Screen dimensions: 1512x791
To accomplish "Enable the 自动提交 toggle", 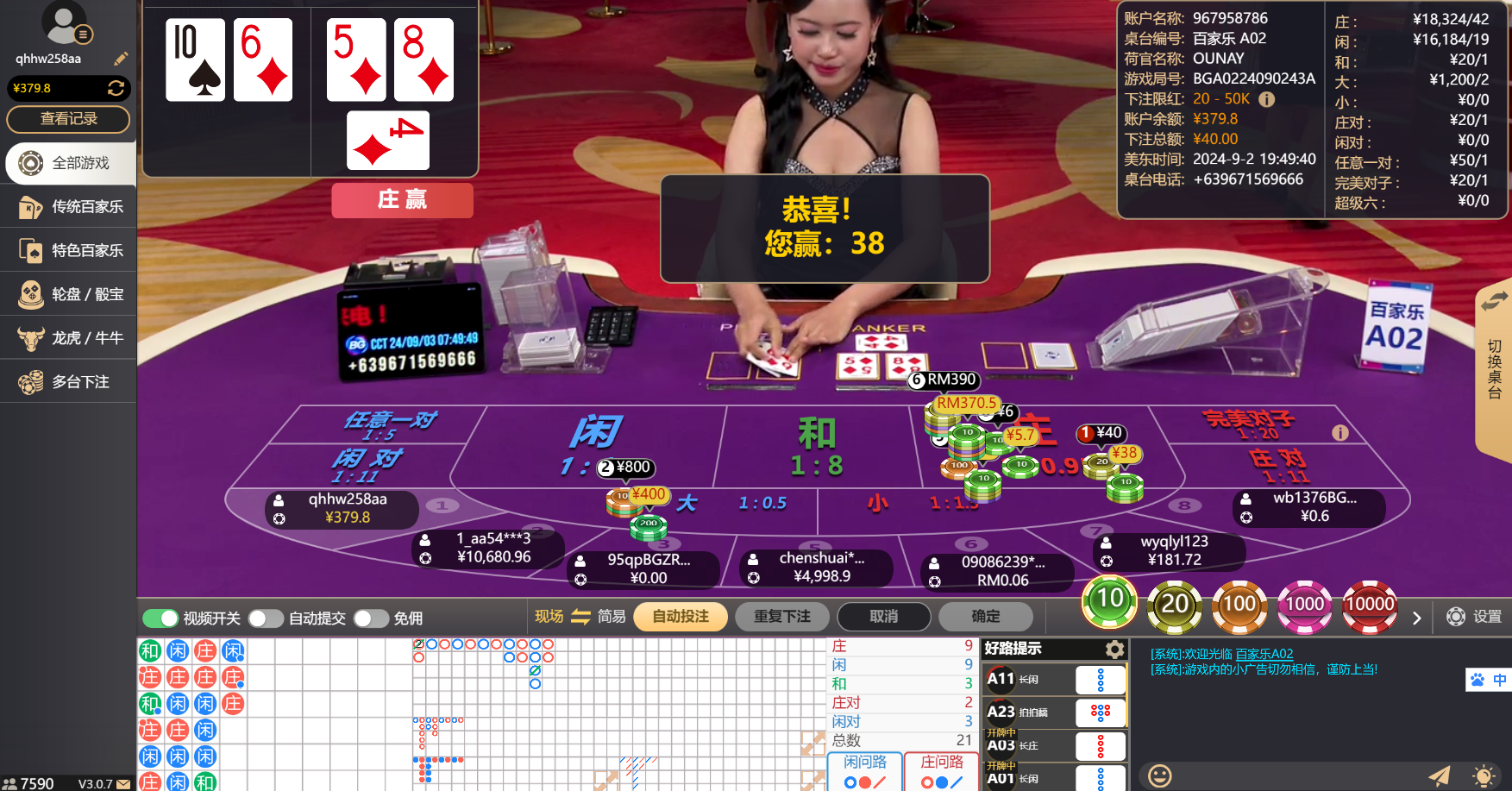I will coord(266,618).
